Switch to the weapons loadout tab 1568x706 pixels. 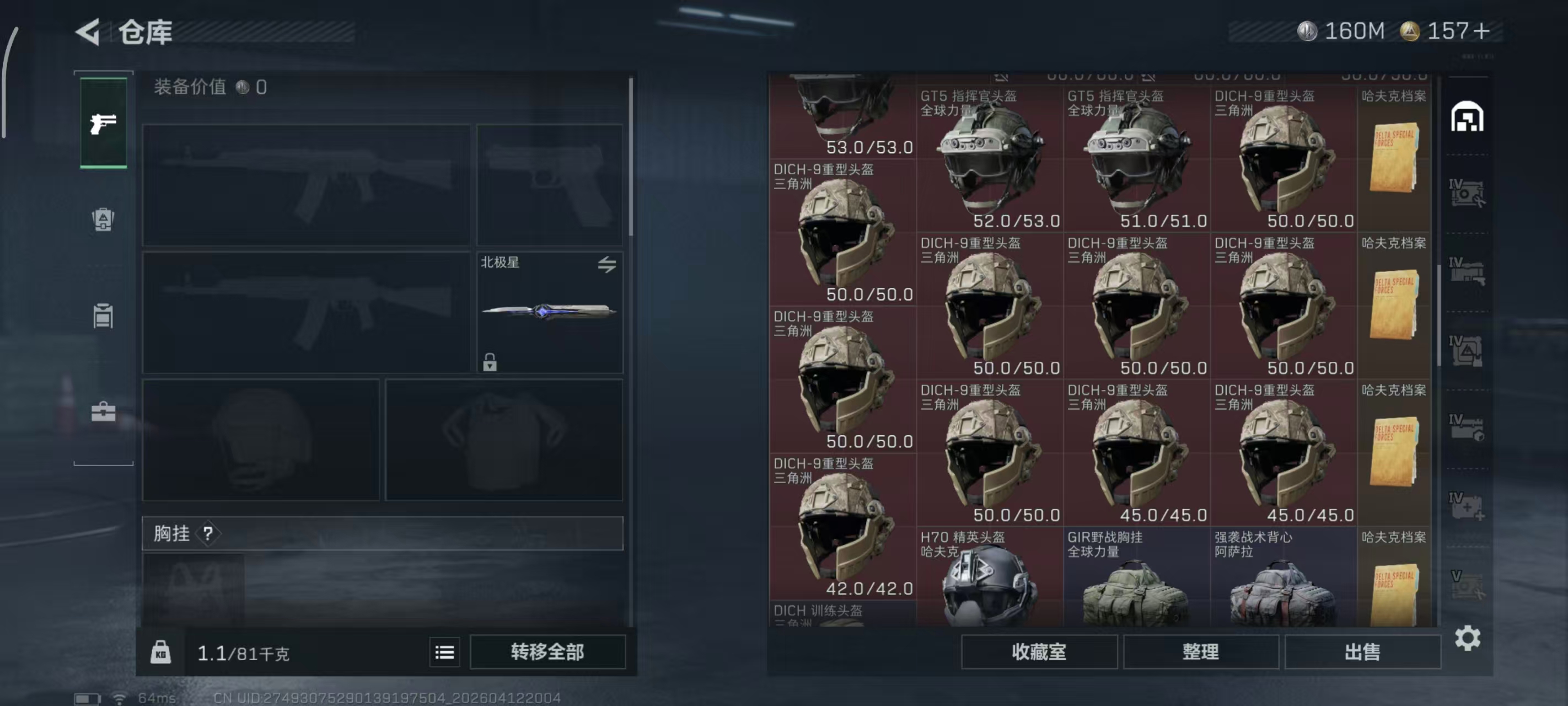[x=104, y=123]
